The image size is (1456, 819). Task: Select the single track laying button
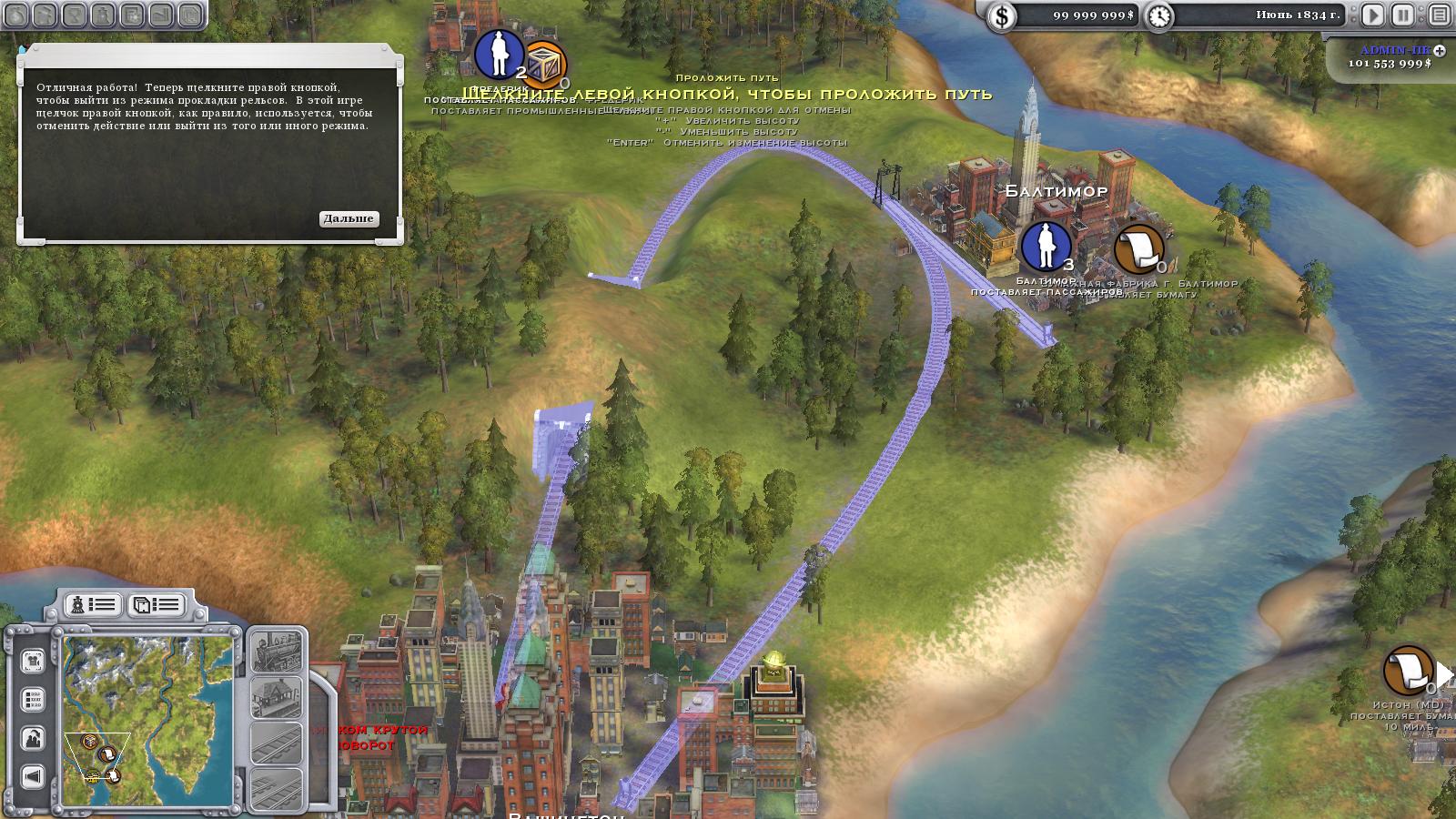click(276, 743)
